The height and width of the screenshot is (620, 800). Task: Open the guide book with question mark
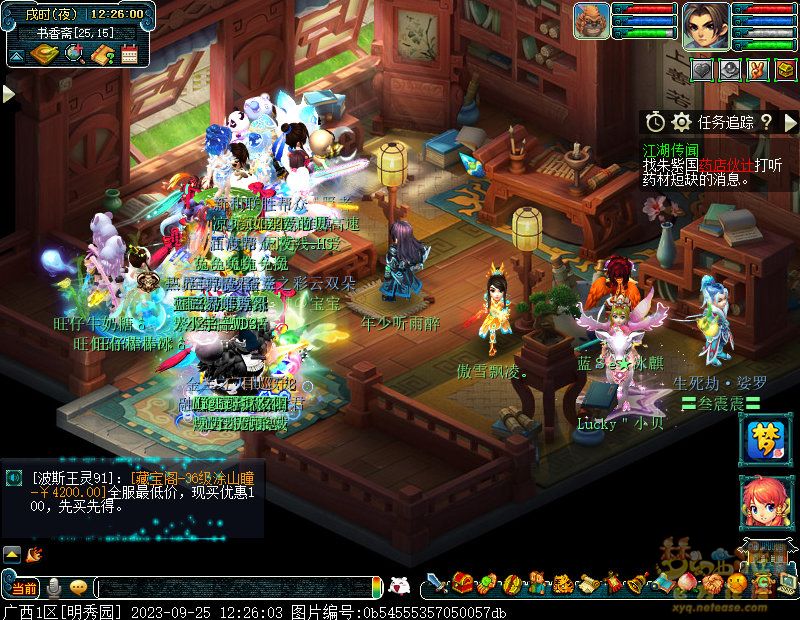pyautogui.click(x=101, y=55)
